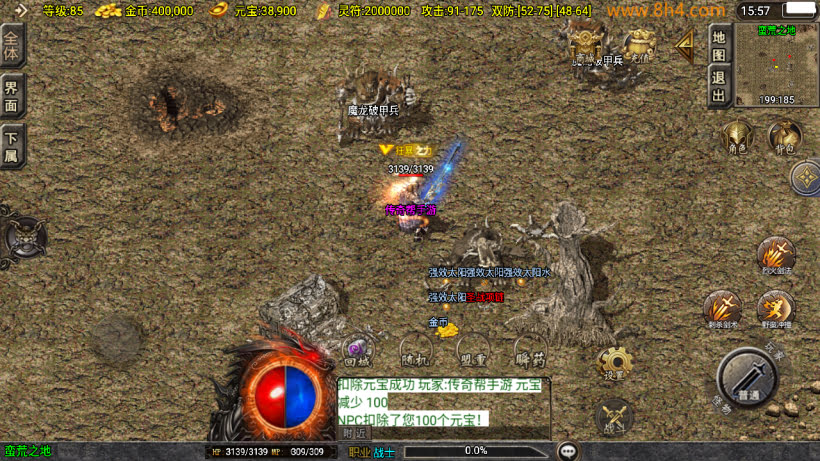820x461 pixels.
Task: Open the 角色 character helmet icon
Action: [737, 137]
